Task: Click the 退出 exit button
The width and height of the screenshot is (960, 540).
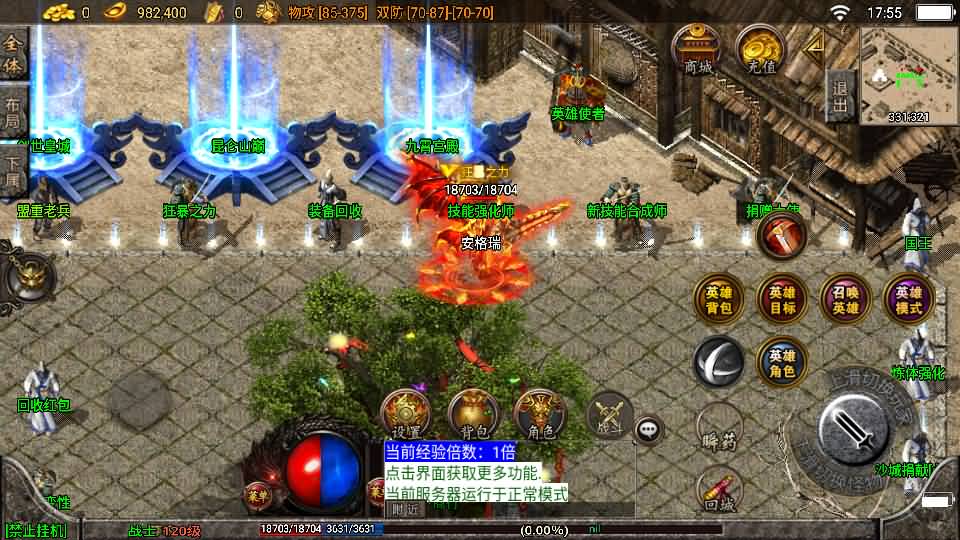Action: [x=841, y=96]
